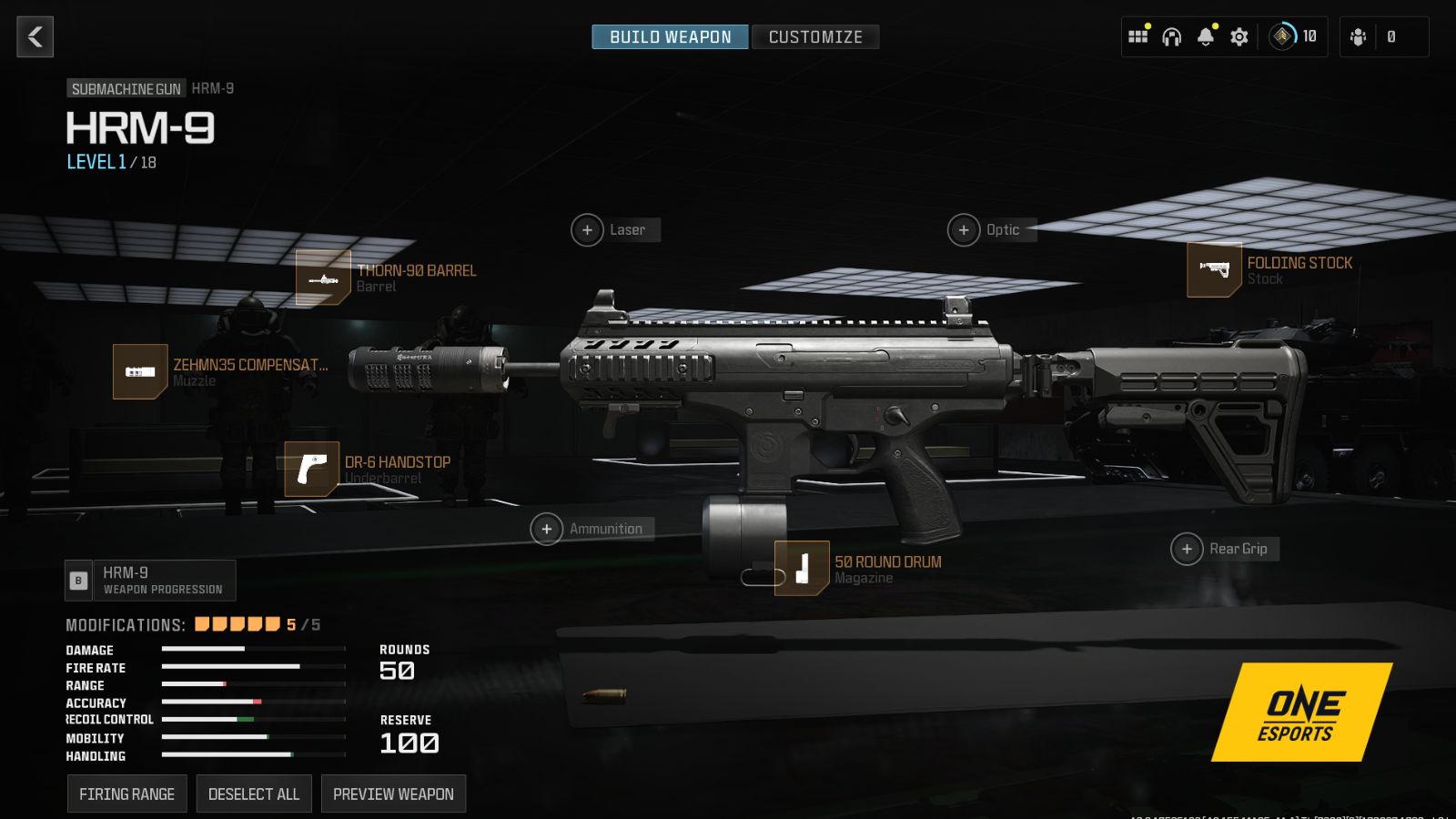Add an attachment in the Laser slot

pyautogui.click(x=587, y=230)
